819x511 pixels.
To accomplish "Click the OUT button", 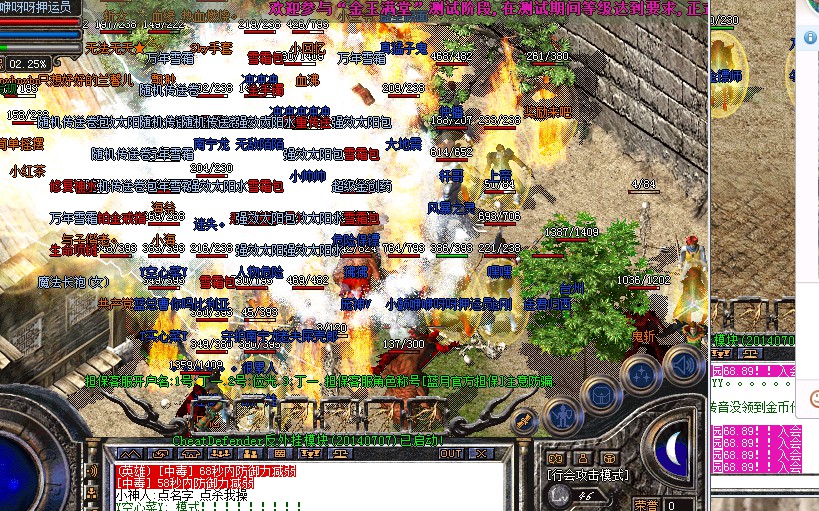I will click(452, 453).
